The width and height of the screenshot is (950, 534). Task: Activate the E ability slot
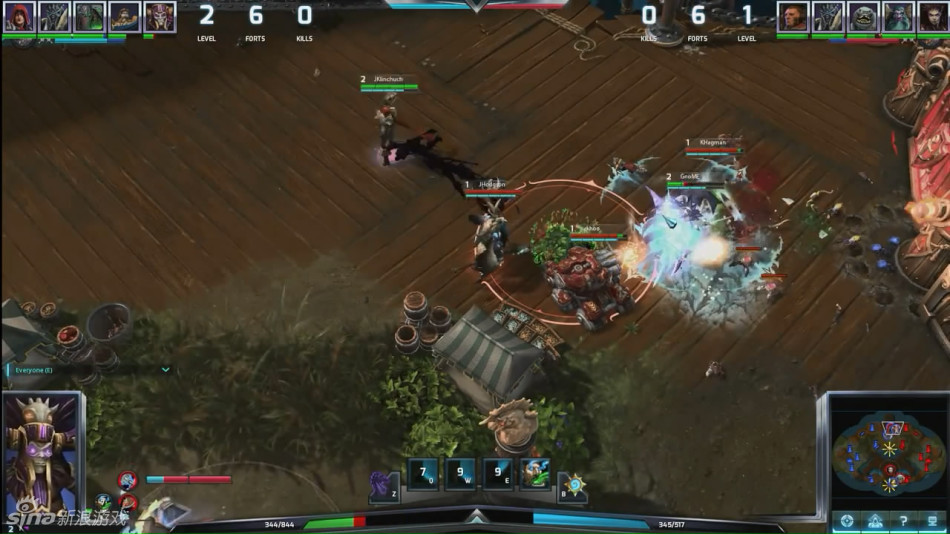pos(497,473)
